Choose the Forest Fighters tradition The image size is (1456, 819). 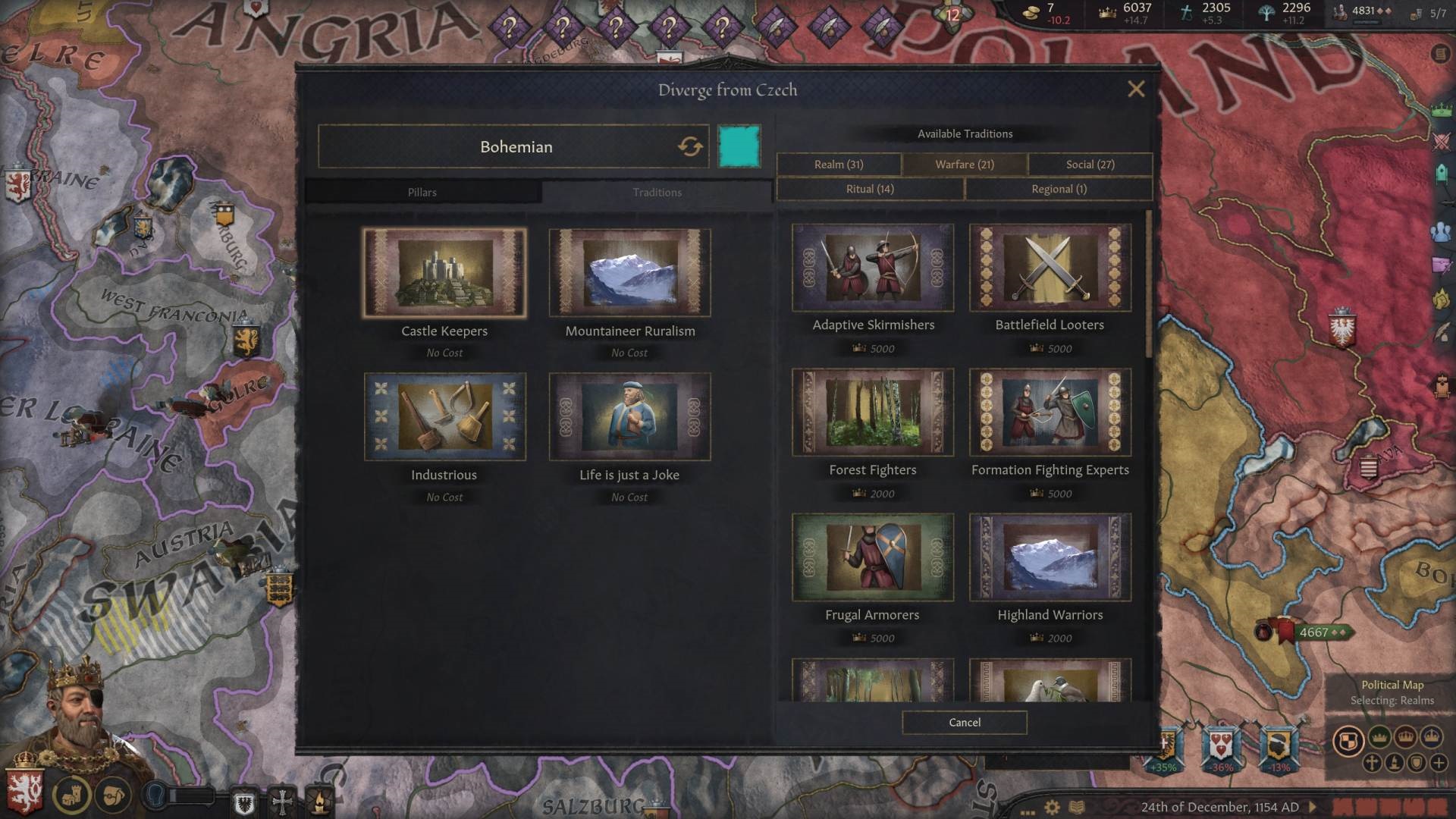tap(873, 413)
